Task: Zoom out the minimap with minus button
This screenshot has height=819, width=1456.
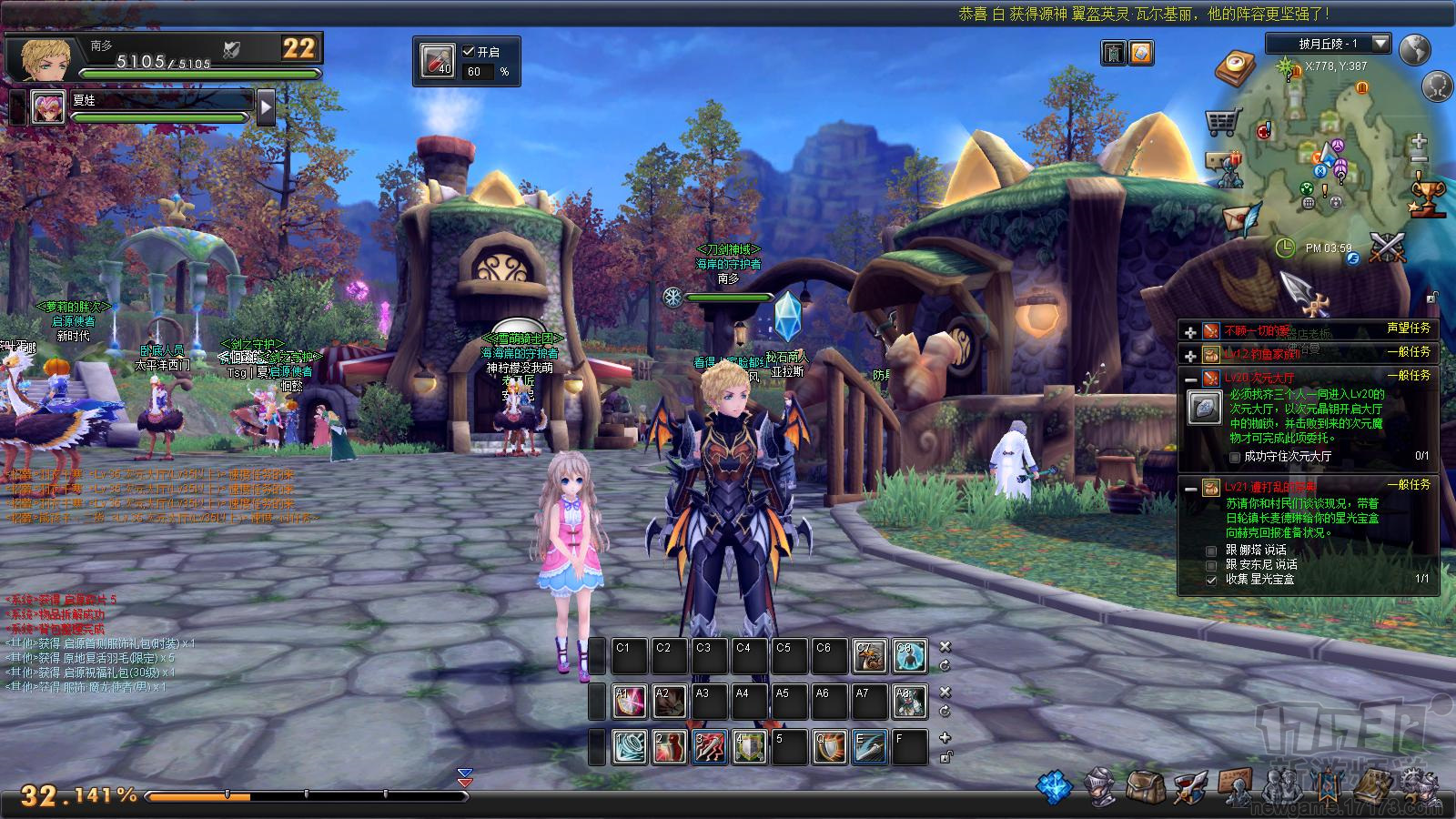Action: click(1418, 159)
